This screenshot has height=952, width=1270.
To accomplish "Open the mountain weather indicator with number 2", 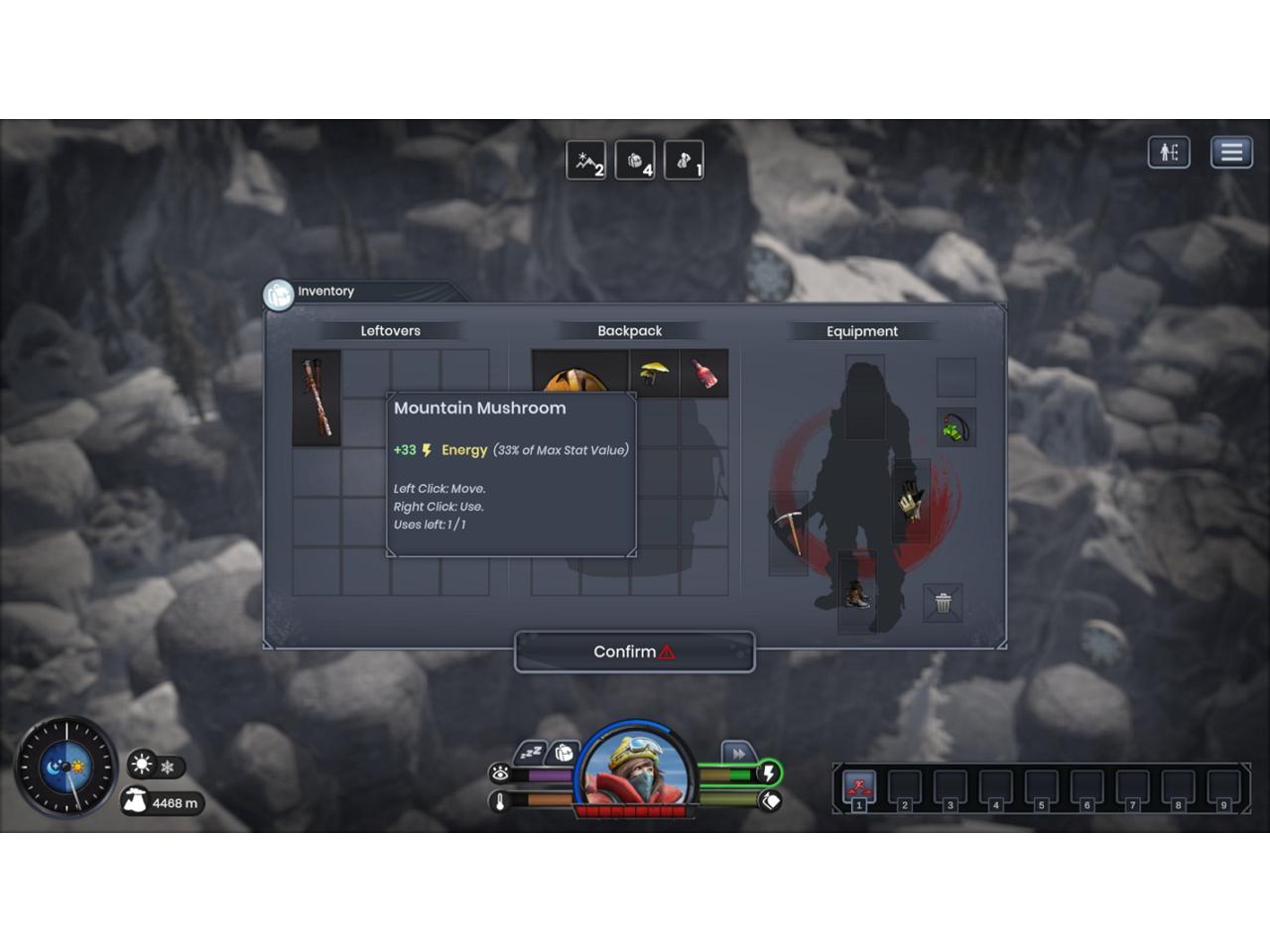I will (x=585, y=161).
